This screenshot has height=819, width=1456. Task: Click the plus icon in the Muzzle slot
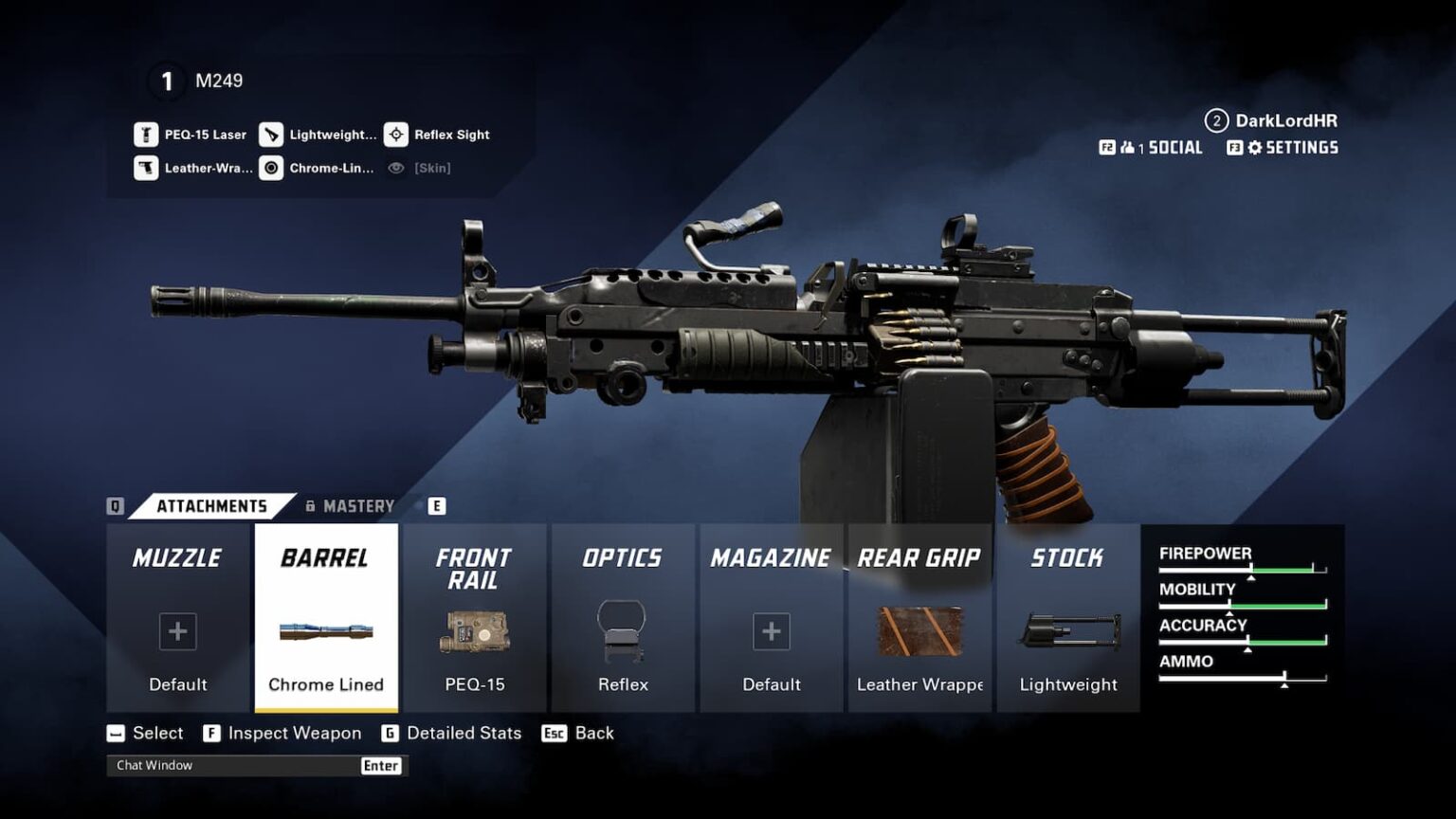176,630
